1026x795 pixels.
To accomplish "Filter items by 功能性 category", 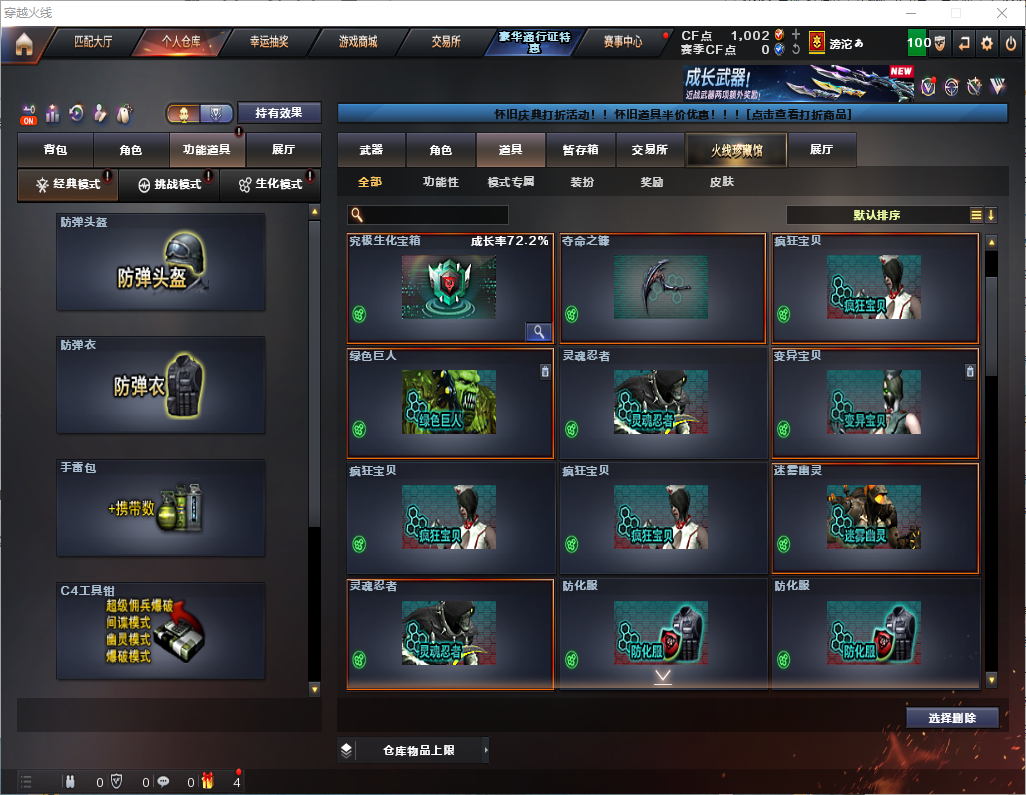I will pyautogui.click(x=440, y=182).
